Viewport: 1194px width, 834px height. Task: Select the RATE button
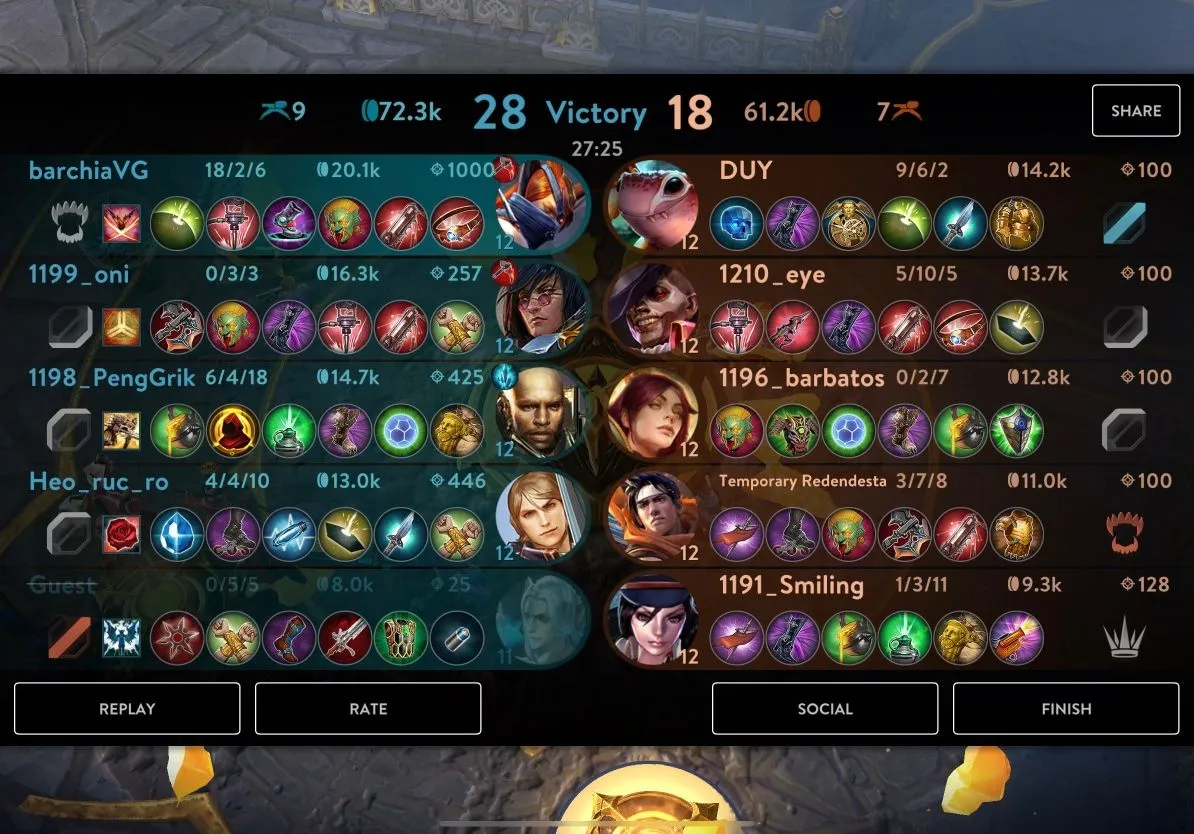tap(368, 709)
